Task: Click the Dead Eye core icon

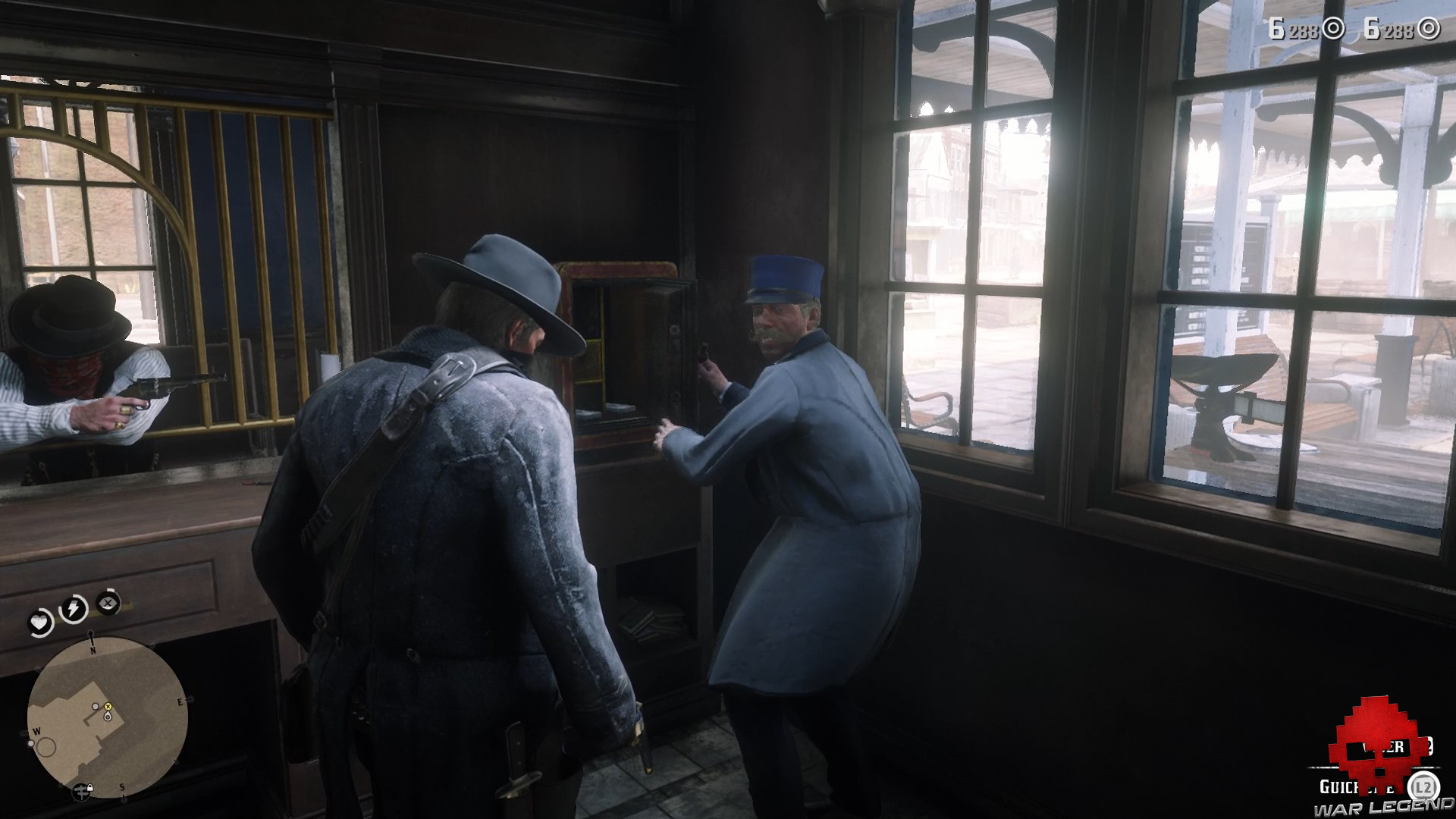Action: pyautogui.click(x=106, y=603)
